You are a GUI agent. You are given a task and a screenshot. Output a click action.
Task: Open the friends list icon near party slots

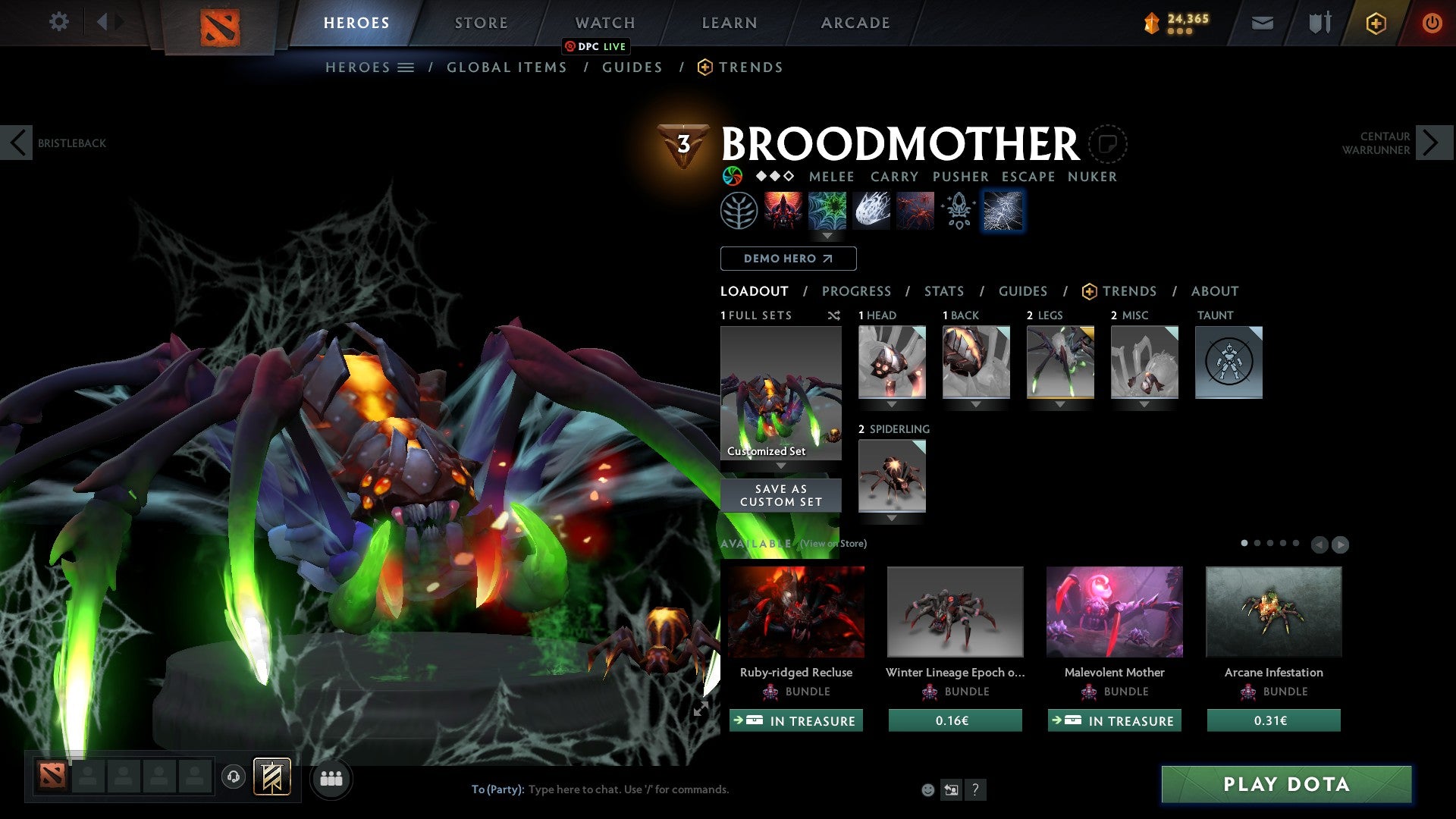pyautogui.click(x=331, y=778)
